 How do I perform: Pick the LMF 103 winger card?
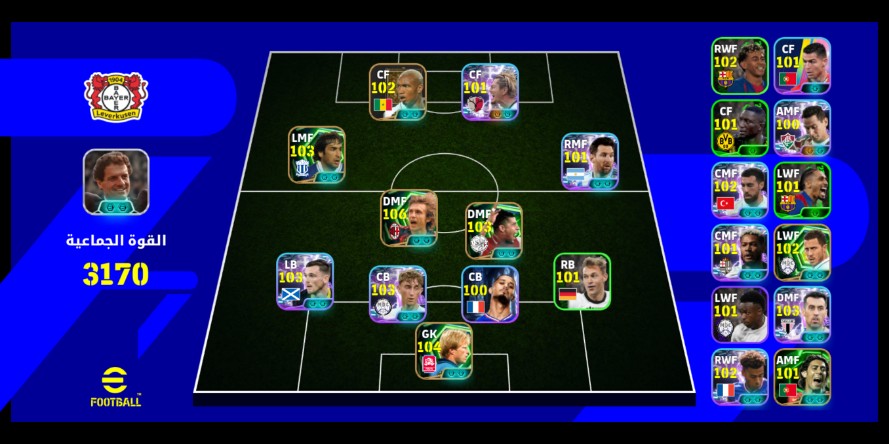pos(317,155)
